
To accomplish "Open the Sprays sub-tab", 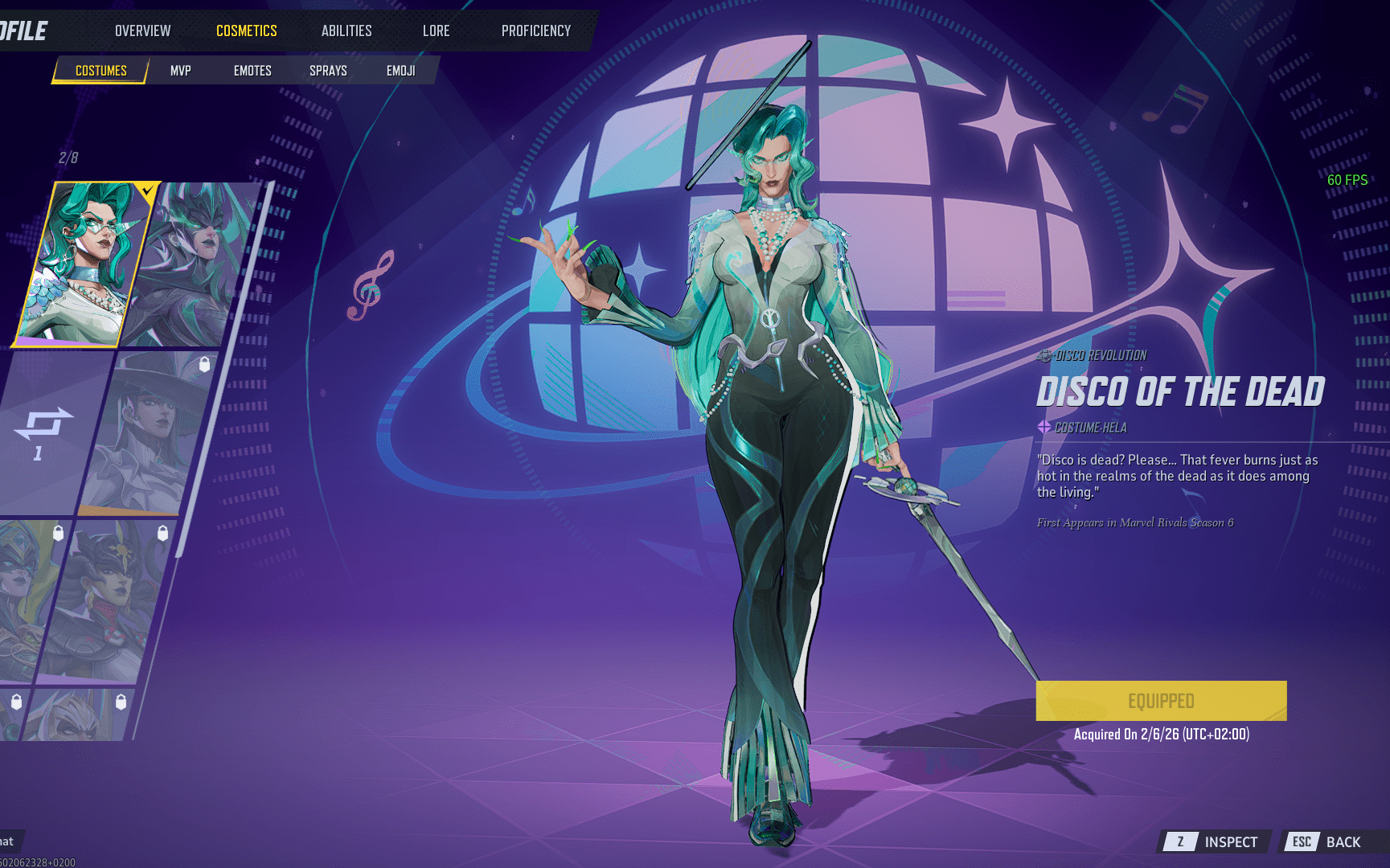I will 328,71.
